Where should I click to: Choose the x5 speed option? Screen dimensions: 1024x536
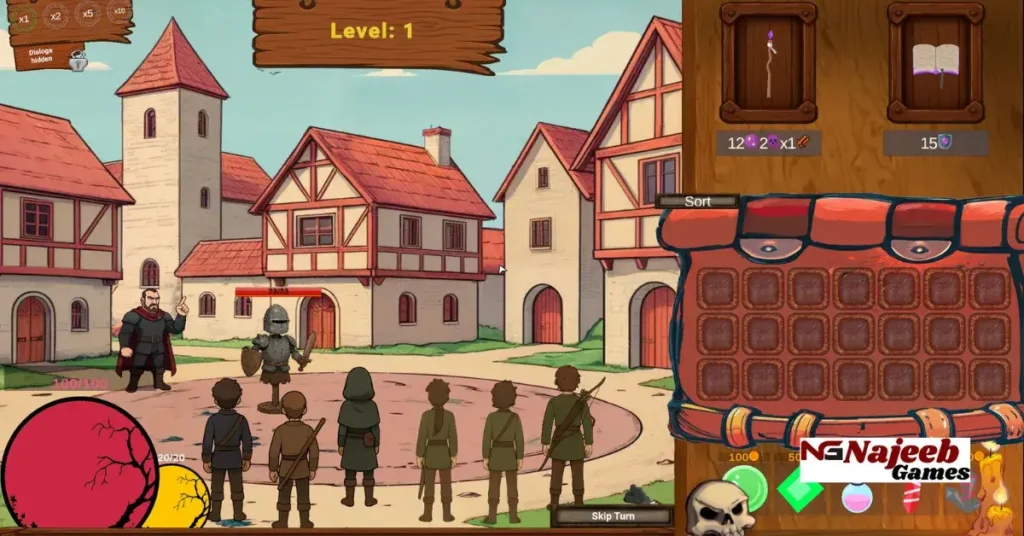pos(88,13)
